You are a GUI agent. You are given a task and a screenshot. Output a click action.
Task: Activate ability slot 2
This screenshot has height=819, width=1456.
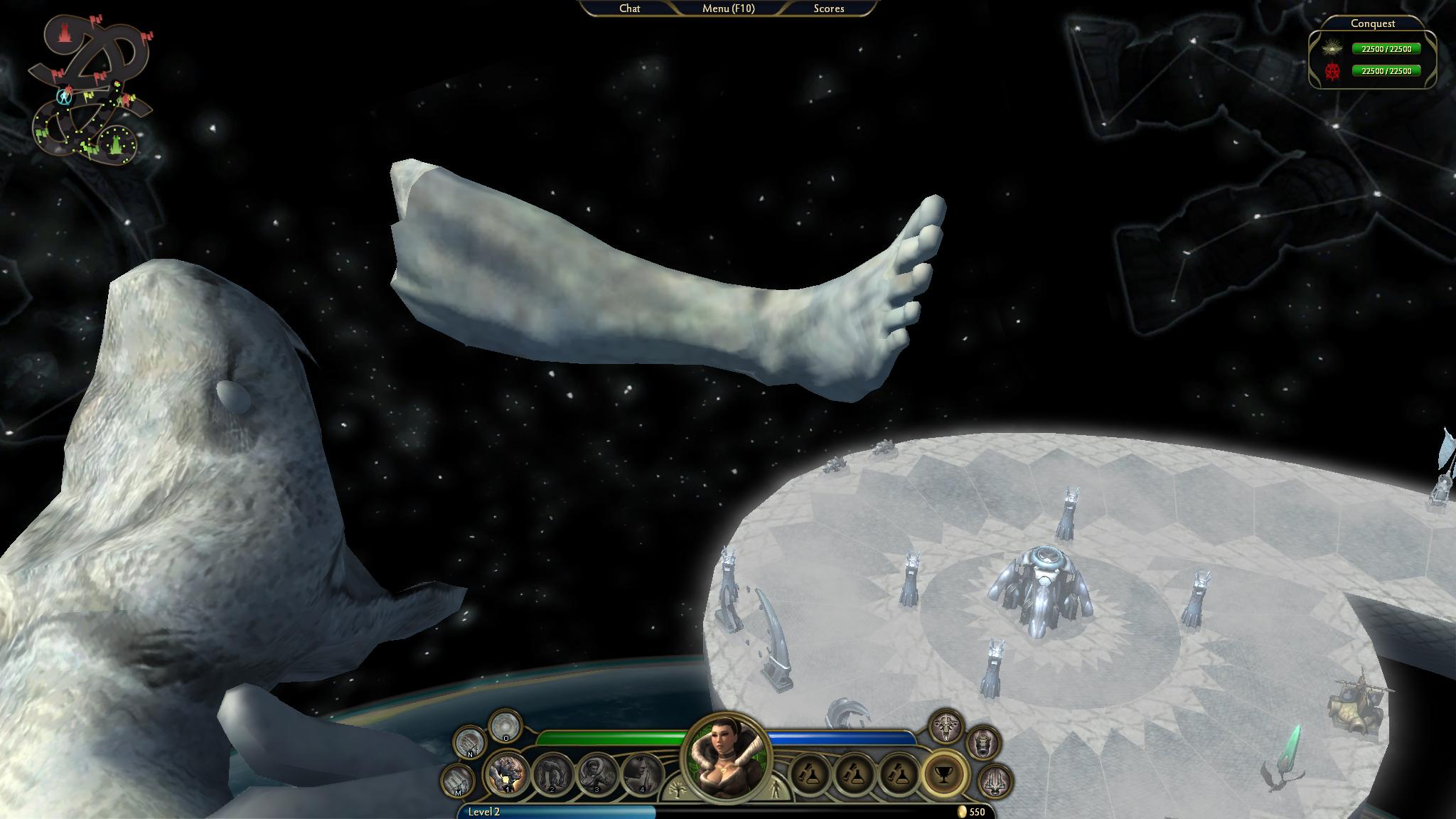click(x=552, y=774)
